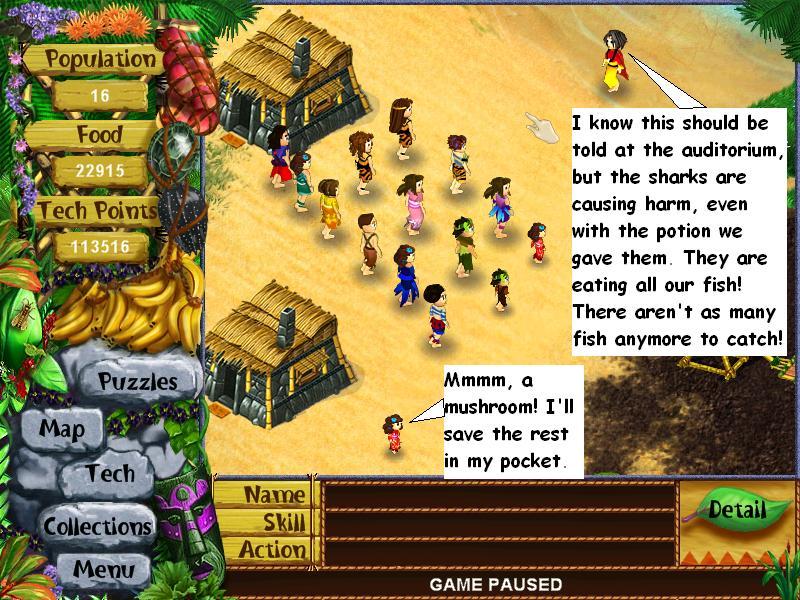Open the Tech upgrades screen
The image size is (800, 600).
109,474
